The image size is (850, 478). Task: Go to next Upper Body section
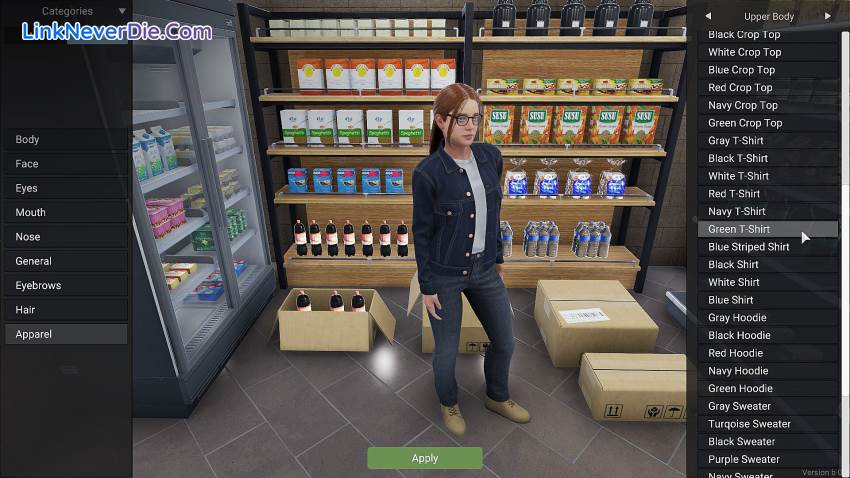pyautogui.click(x=828, y=16)
